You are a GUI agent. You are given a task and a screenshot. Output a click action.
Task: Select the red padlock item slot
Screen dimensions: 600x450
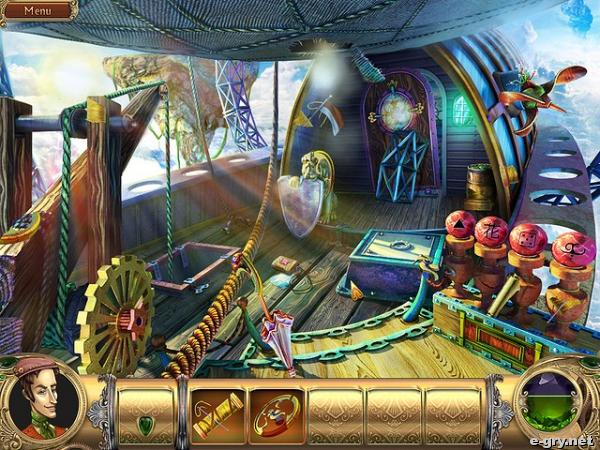click(x=275, y=415)
